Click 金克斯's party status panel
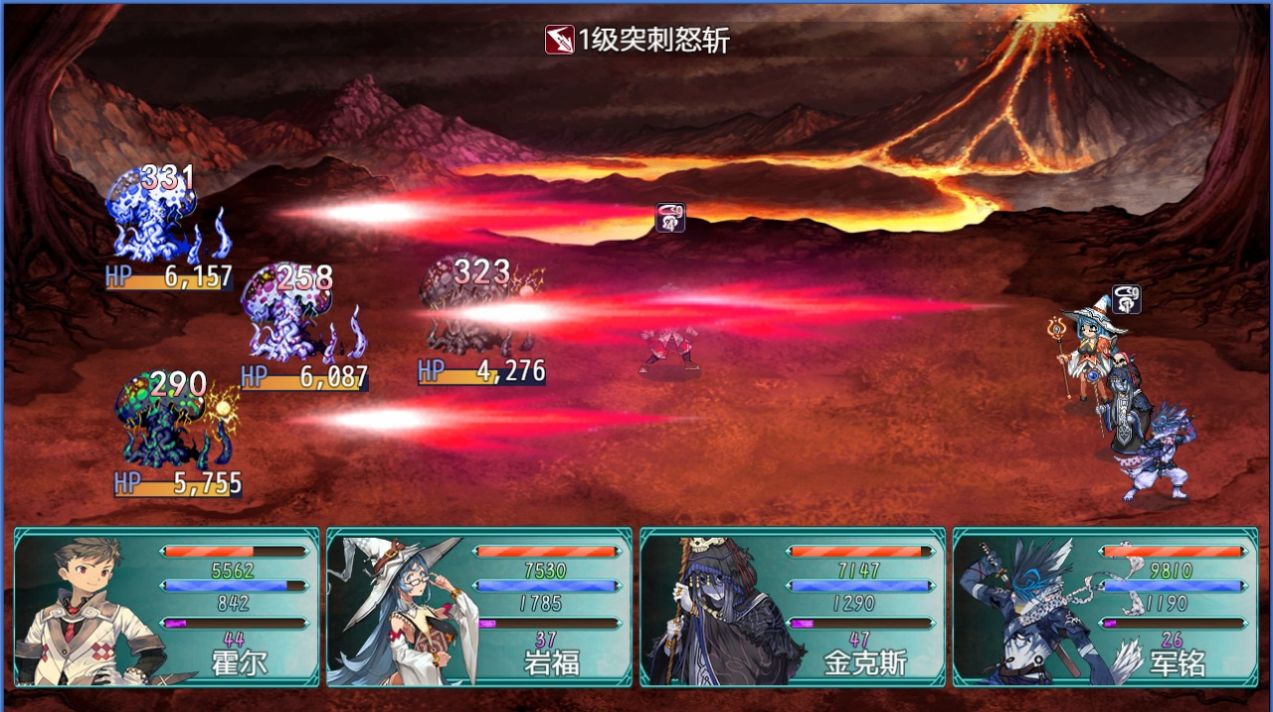The height and width of the screenshot is (712, 1273). tap(792, 607)
